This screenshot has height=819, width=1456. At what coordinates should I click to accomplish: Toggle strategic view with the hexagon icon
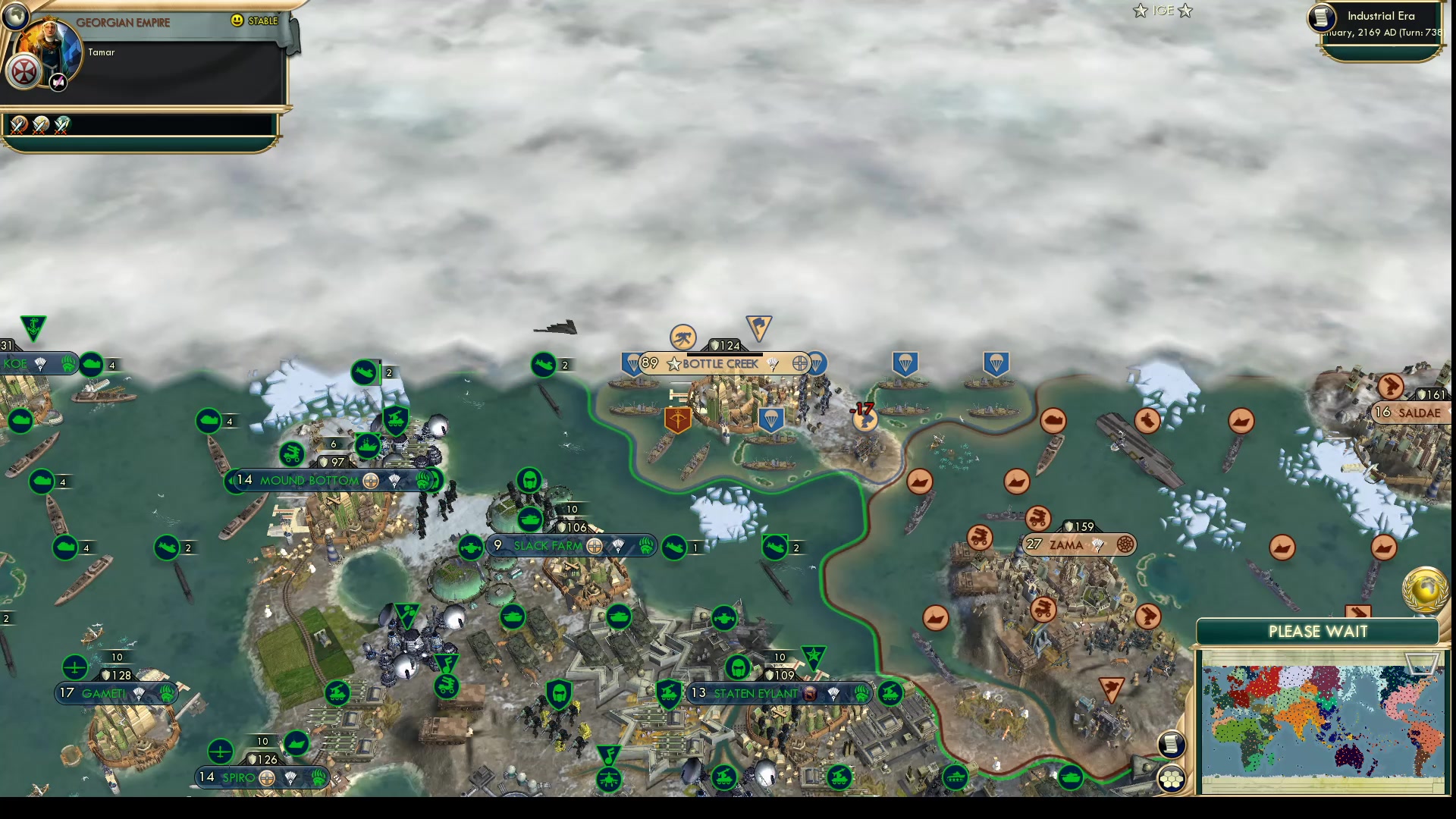click(1172, 777)
